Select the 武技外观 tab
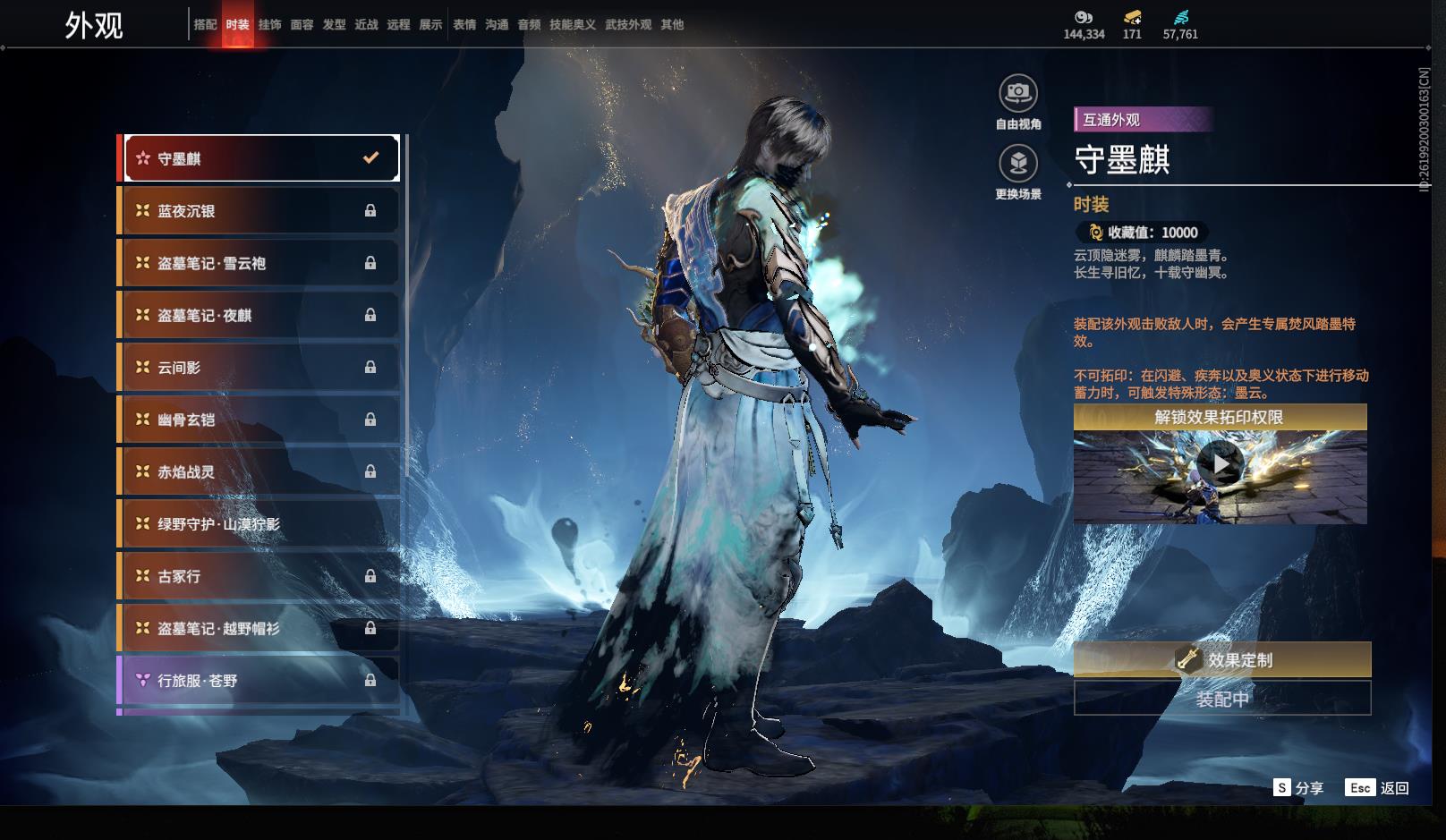 pyautogui.click(x=628, y=25)
